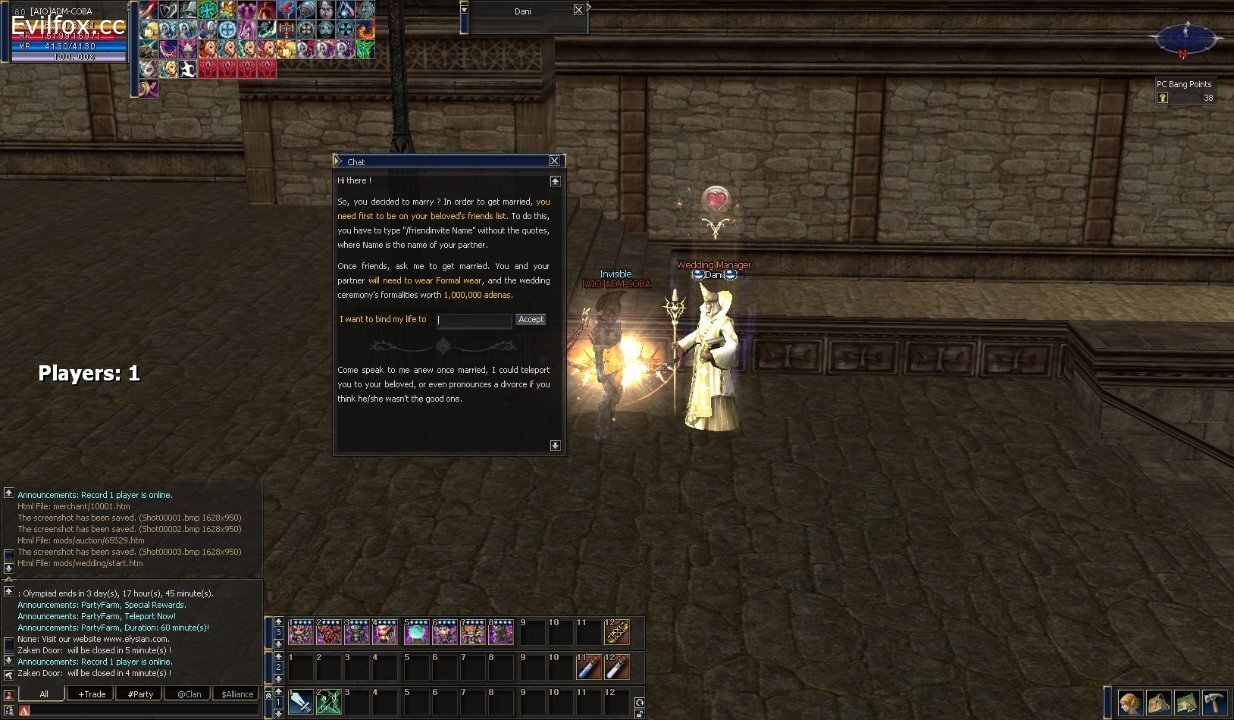Use the blue potion in hotbar slot 11
1234x720 pixels.
588,666
